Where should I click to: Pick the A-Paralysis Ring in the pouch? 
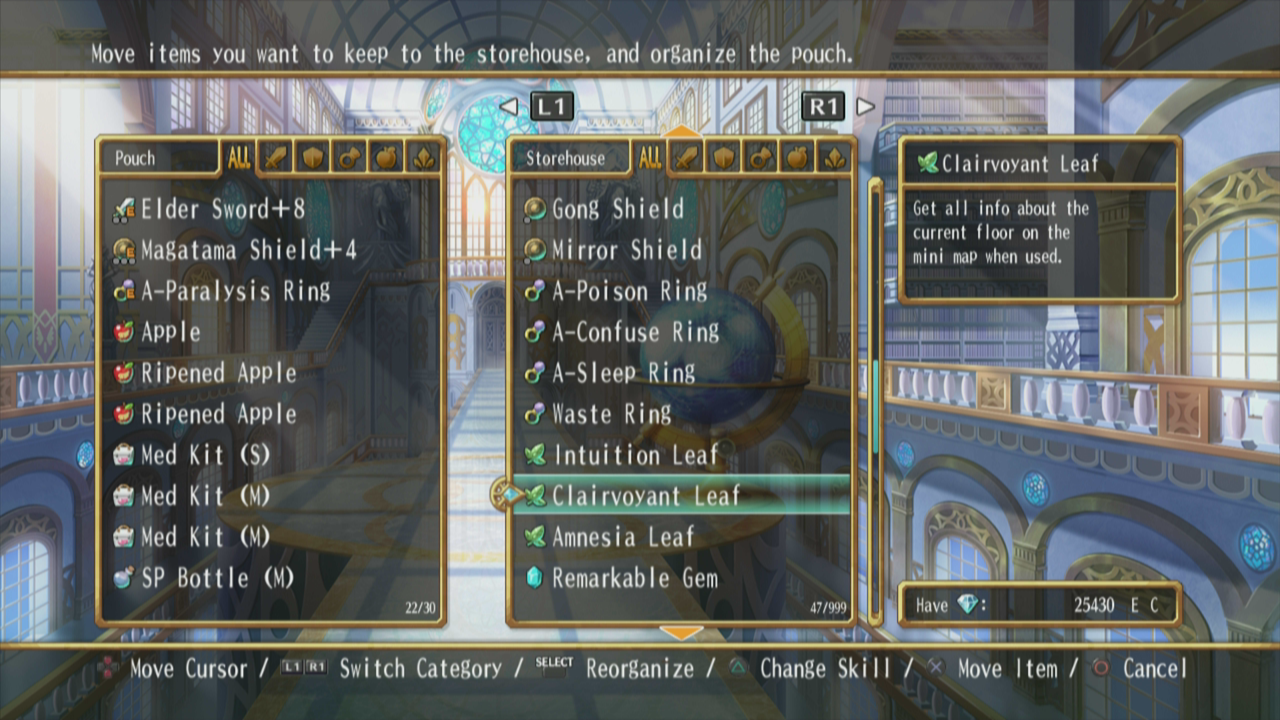235,291
